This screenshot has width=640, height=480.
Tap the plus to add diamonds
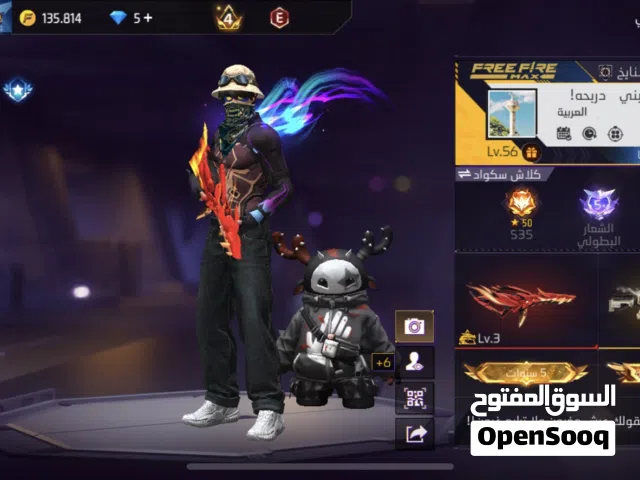(150, 18)
